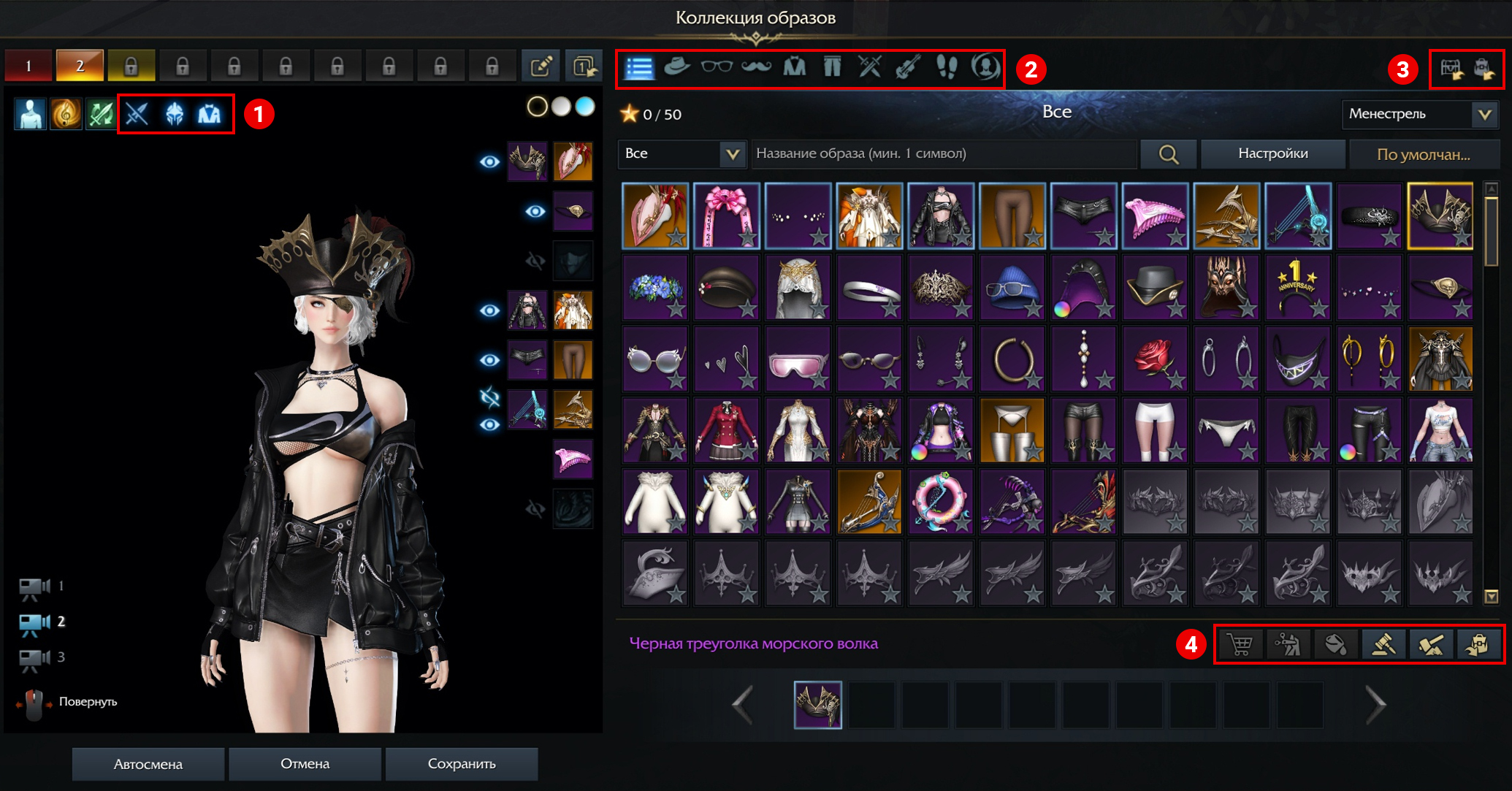The height and width of the screenshot is (791, 1512).
Task: Activate the Автосмена button
Action: [x=148, y=764]
